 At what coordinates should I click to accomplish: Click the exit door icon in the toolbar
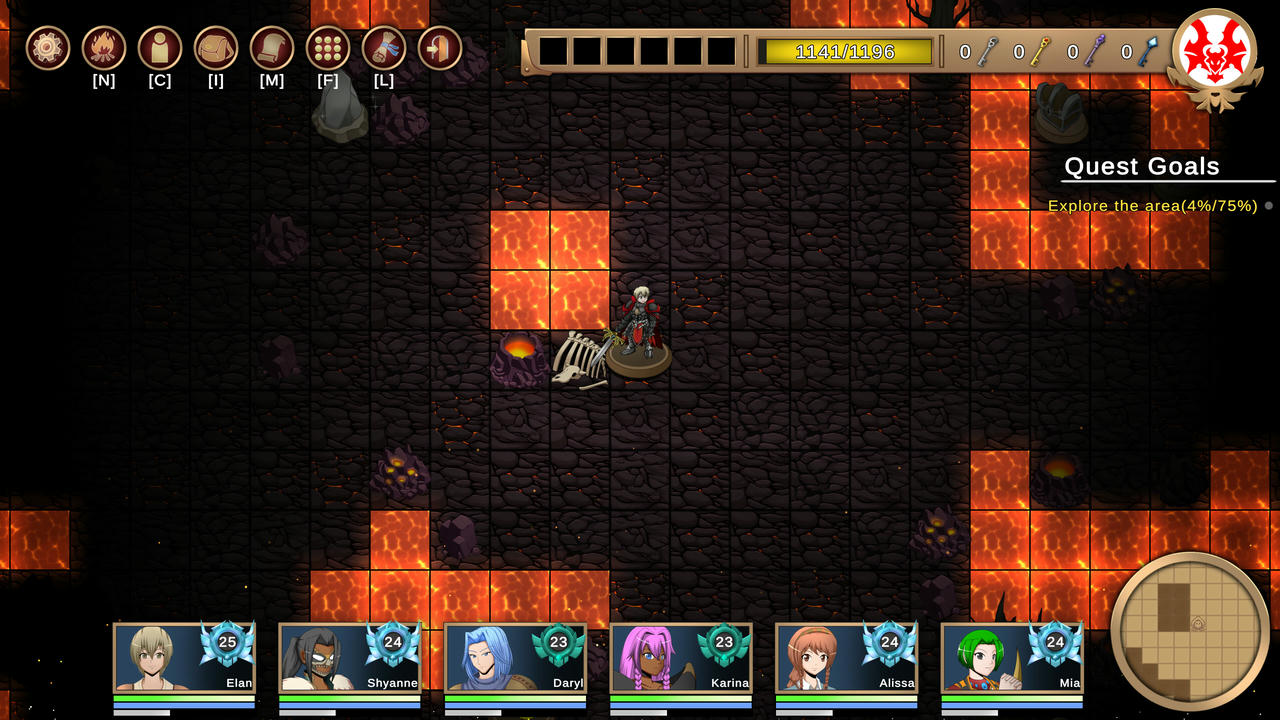click(440, 45)
